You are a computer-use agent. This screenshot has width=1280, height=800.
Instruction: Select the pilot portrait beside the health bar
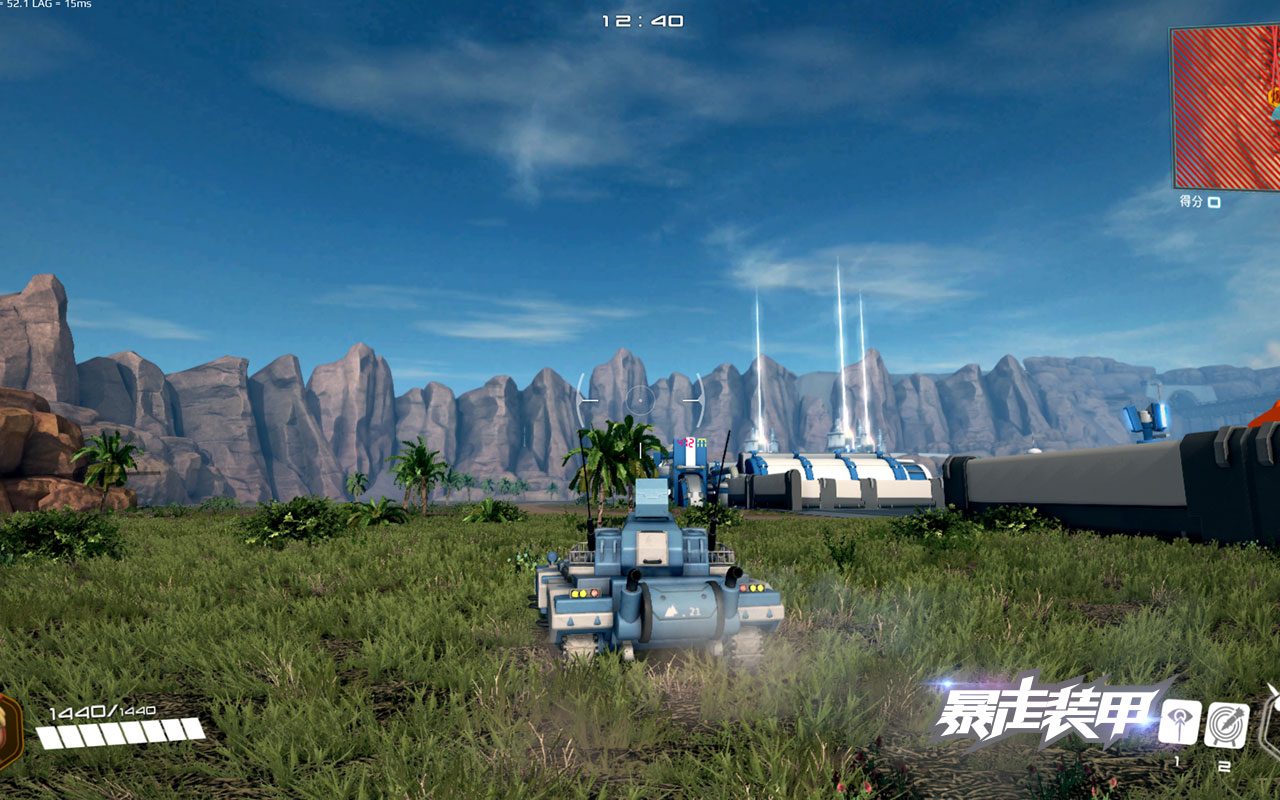(8, 732)
